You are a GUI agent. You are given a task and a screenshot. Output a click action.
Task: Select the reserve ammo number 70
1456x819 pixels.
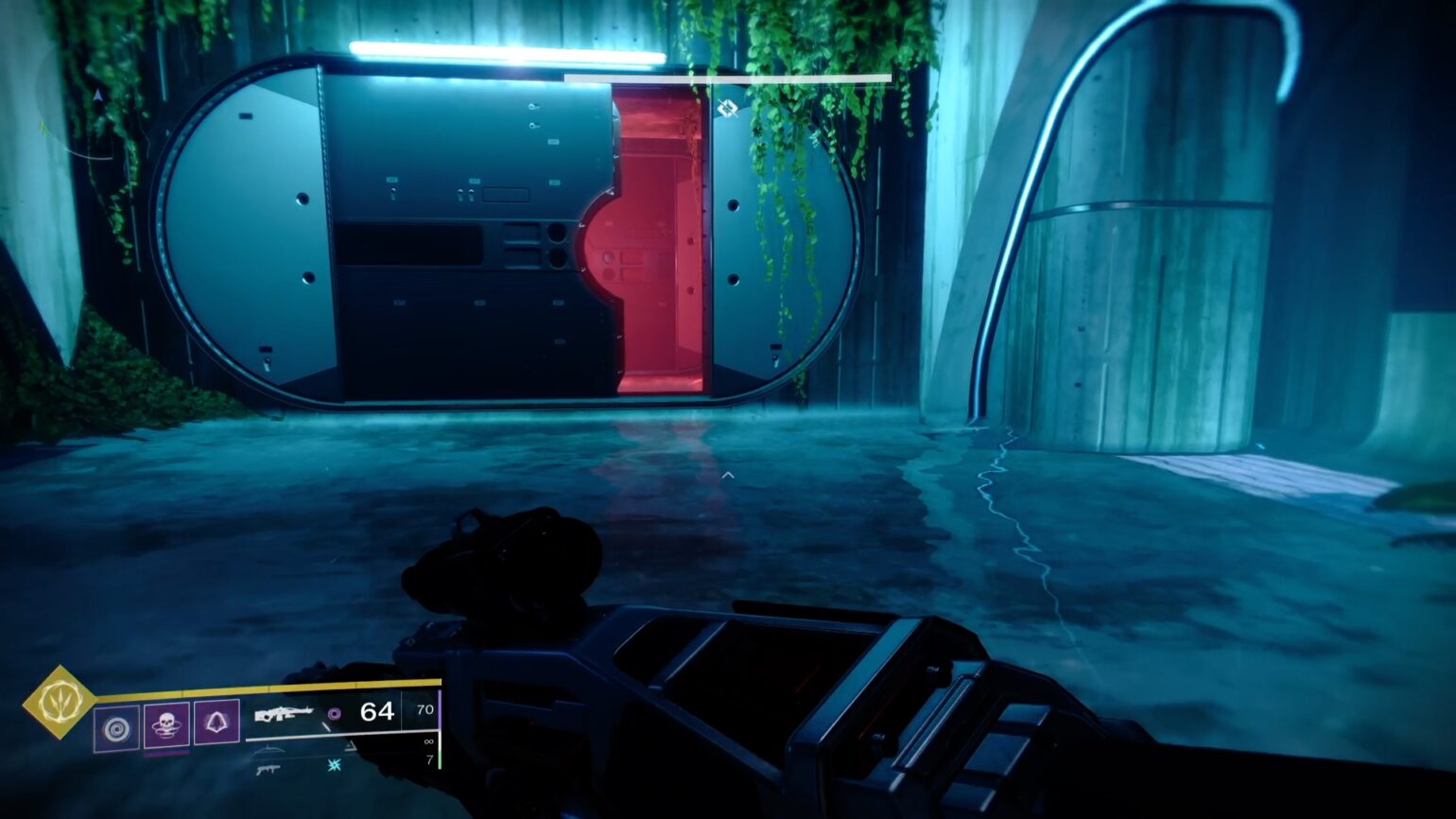(427, 709)
